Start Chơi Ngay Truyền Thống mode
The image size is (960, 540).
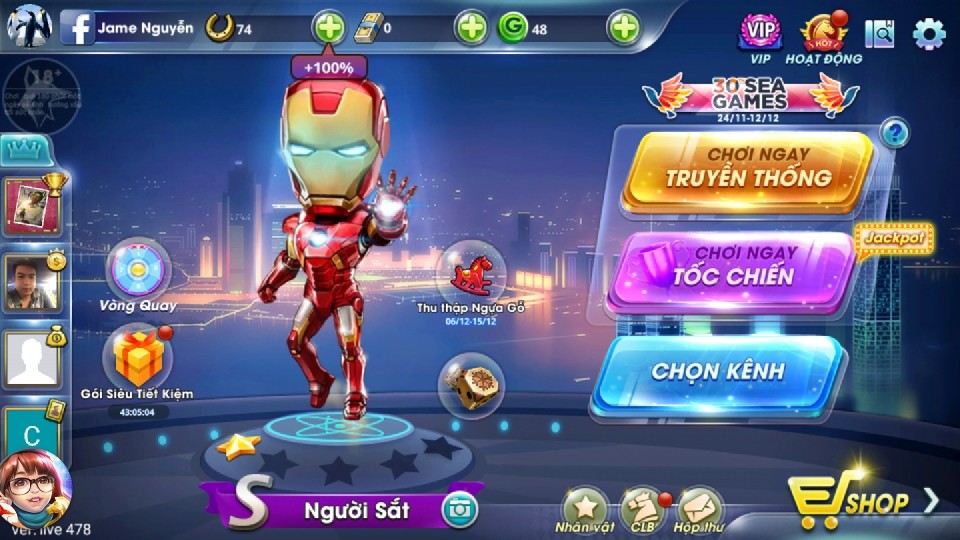tap(748, 169)
